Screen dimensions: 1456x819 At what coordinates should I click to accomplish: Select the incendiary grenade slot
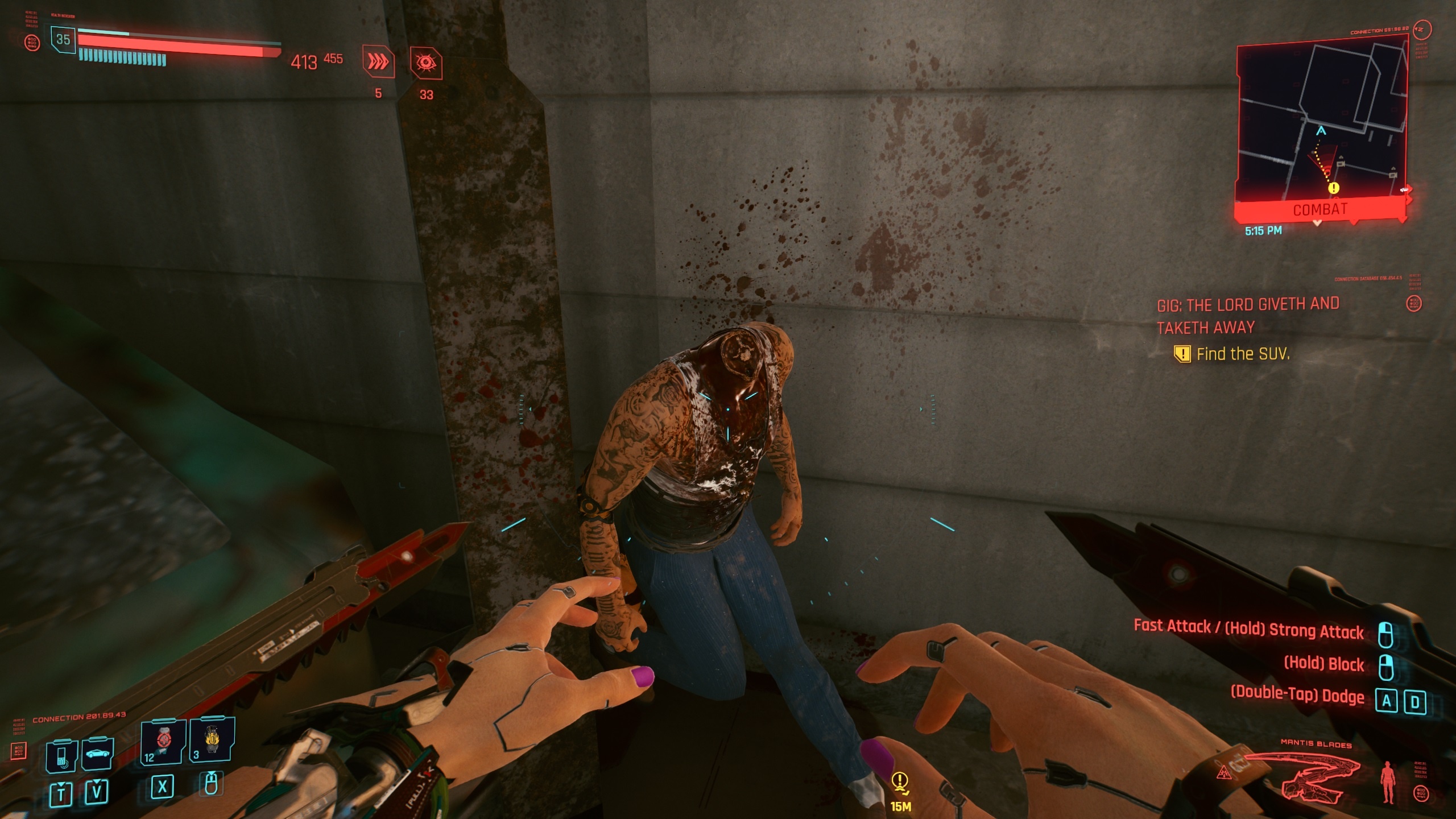coord(212,739)
